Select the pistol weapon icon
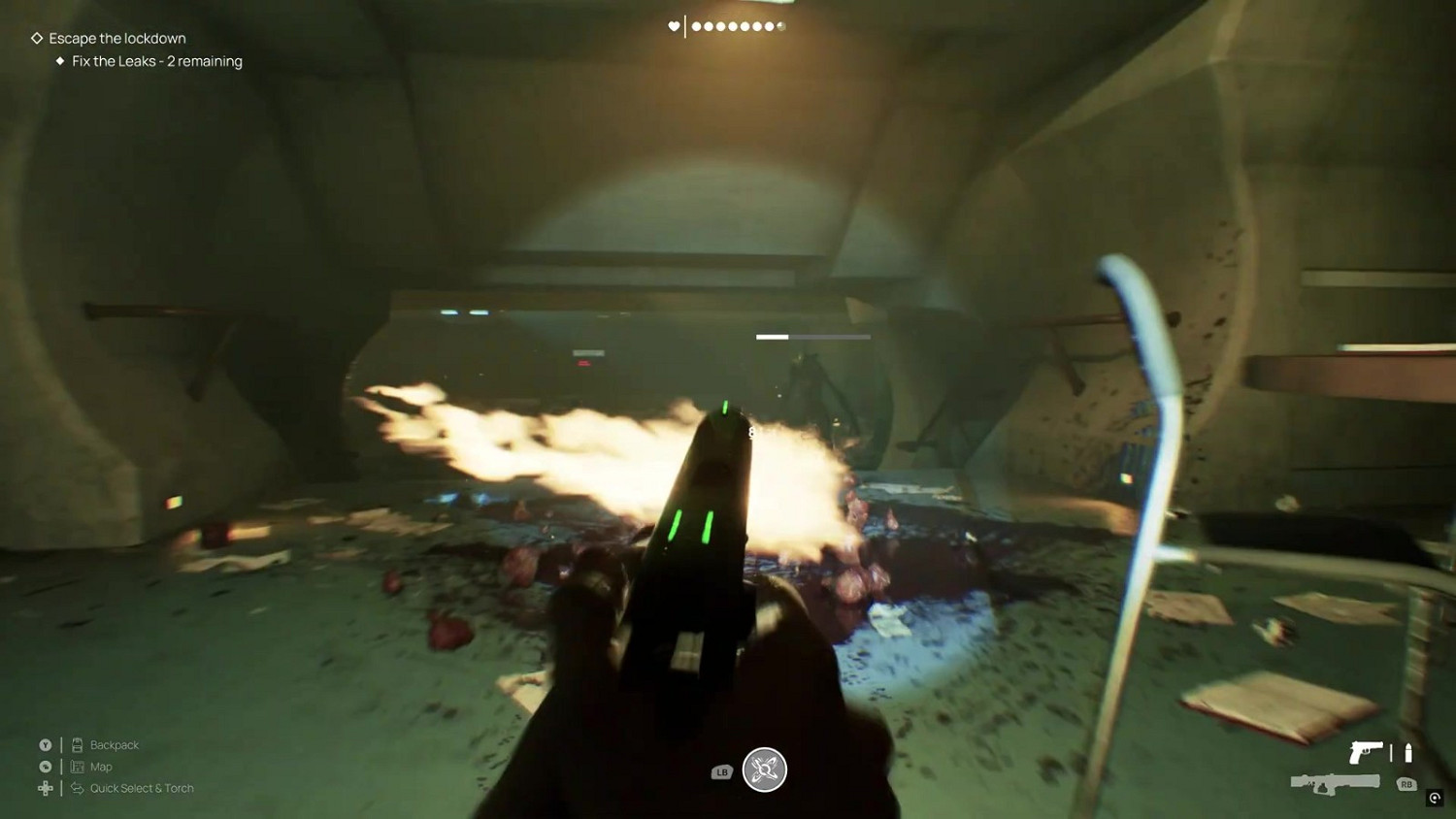This screenshot has height=819, width=1456. 1367,752
